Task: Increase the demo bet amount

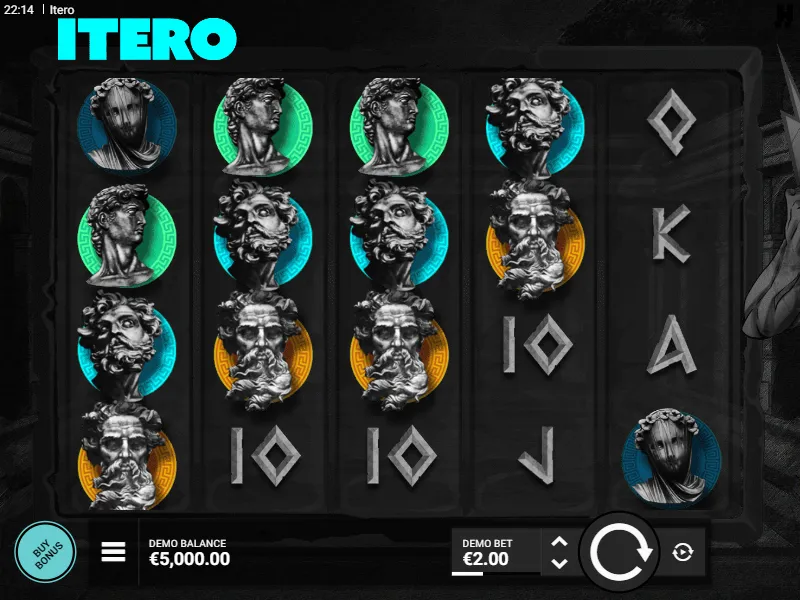Action: click(x=559, y=542)
